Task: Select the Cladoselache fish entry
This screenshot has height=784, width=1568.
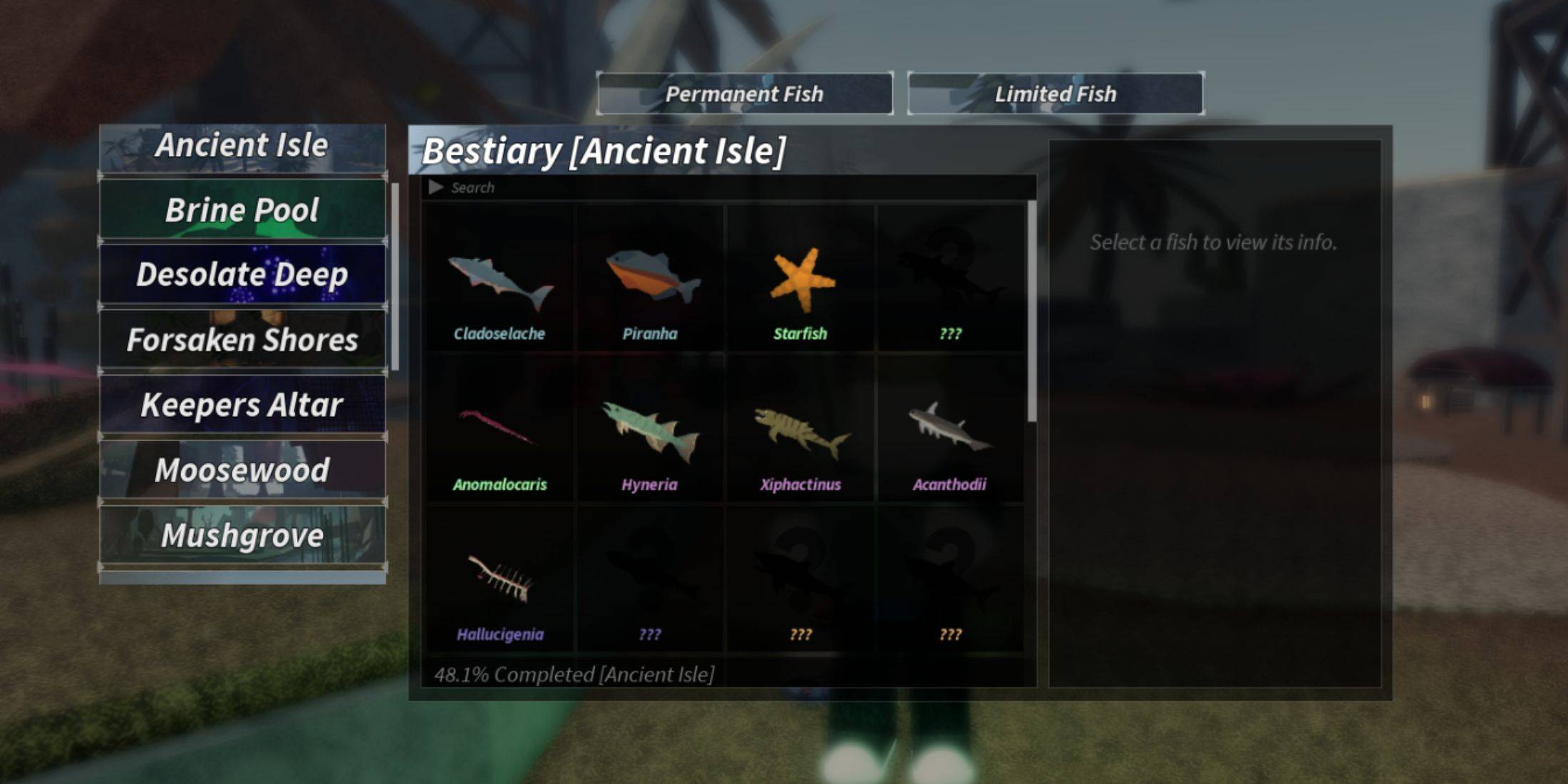Action: pos(499,282)
